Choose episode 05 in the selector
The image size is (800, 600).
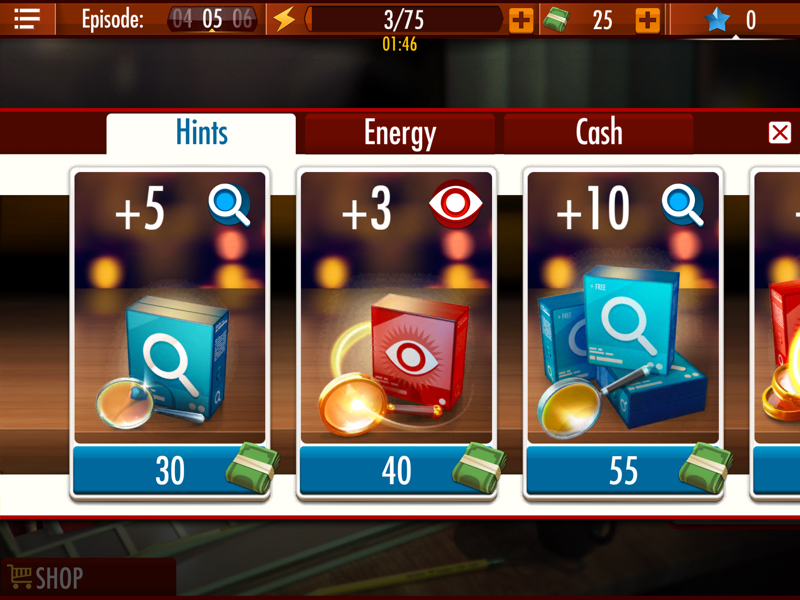pyautogui.click(x=212, y=19)
